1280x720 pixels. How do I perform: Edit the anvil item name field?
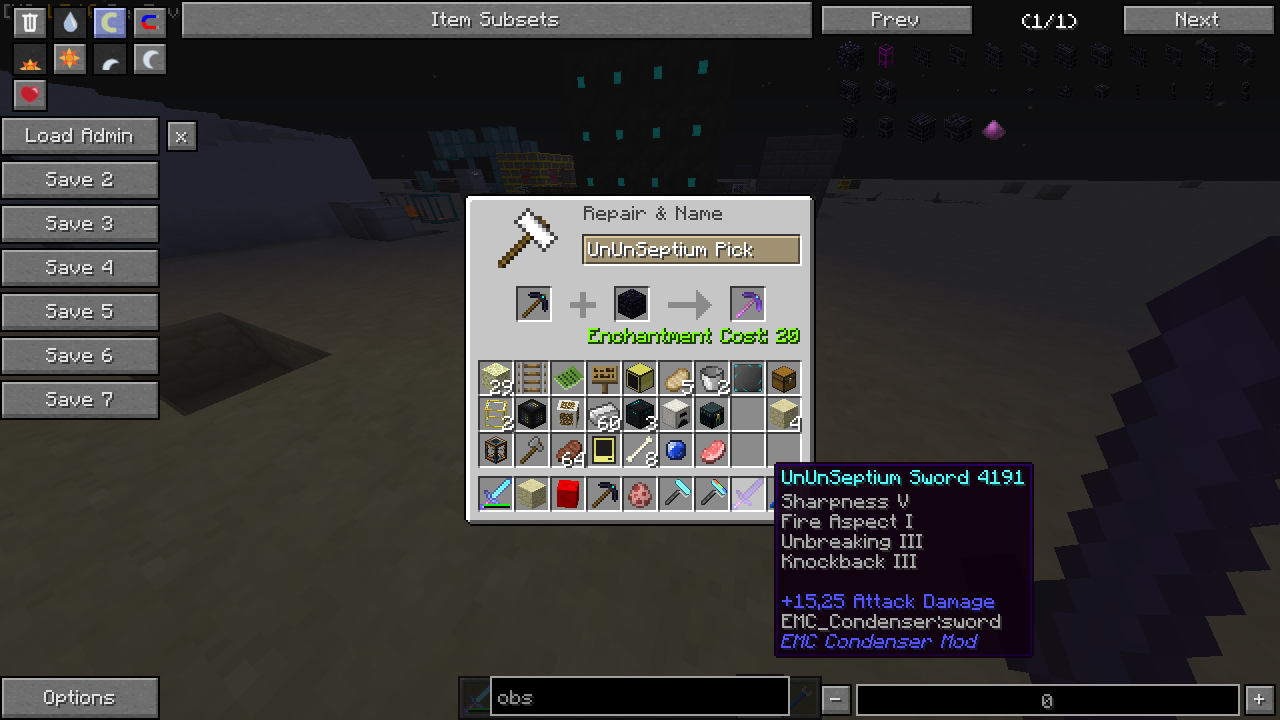click(x=691, y=250)
